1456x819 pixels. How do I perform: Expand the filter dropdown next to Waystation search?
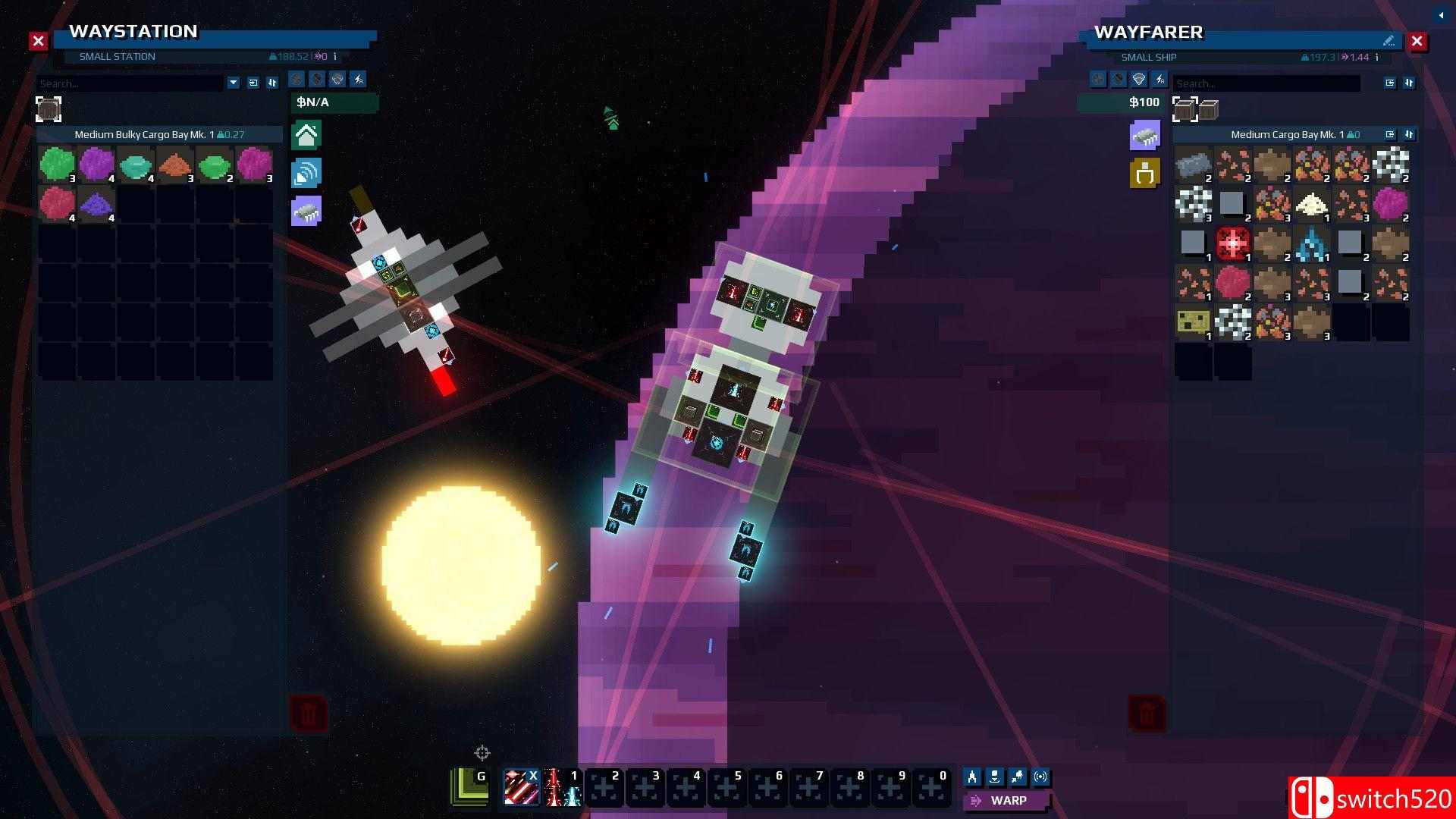tap(233, 83)
